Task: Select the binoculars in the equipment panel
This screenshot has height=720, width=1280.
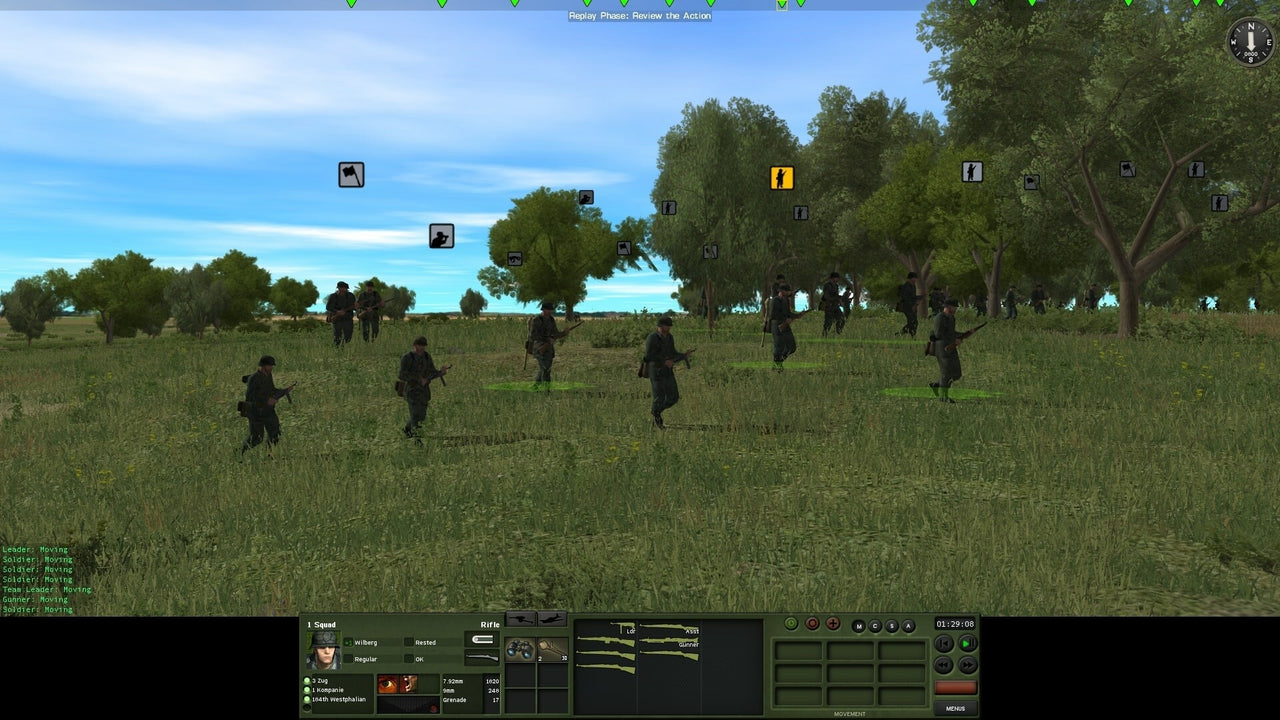Action: pos(519,648)
